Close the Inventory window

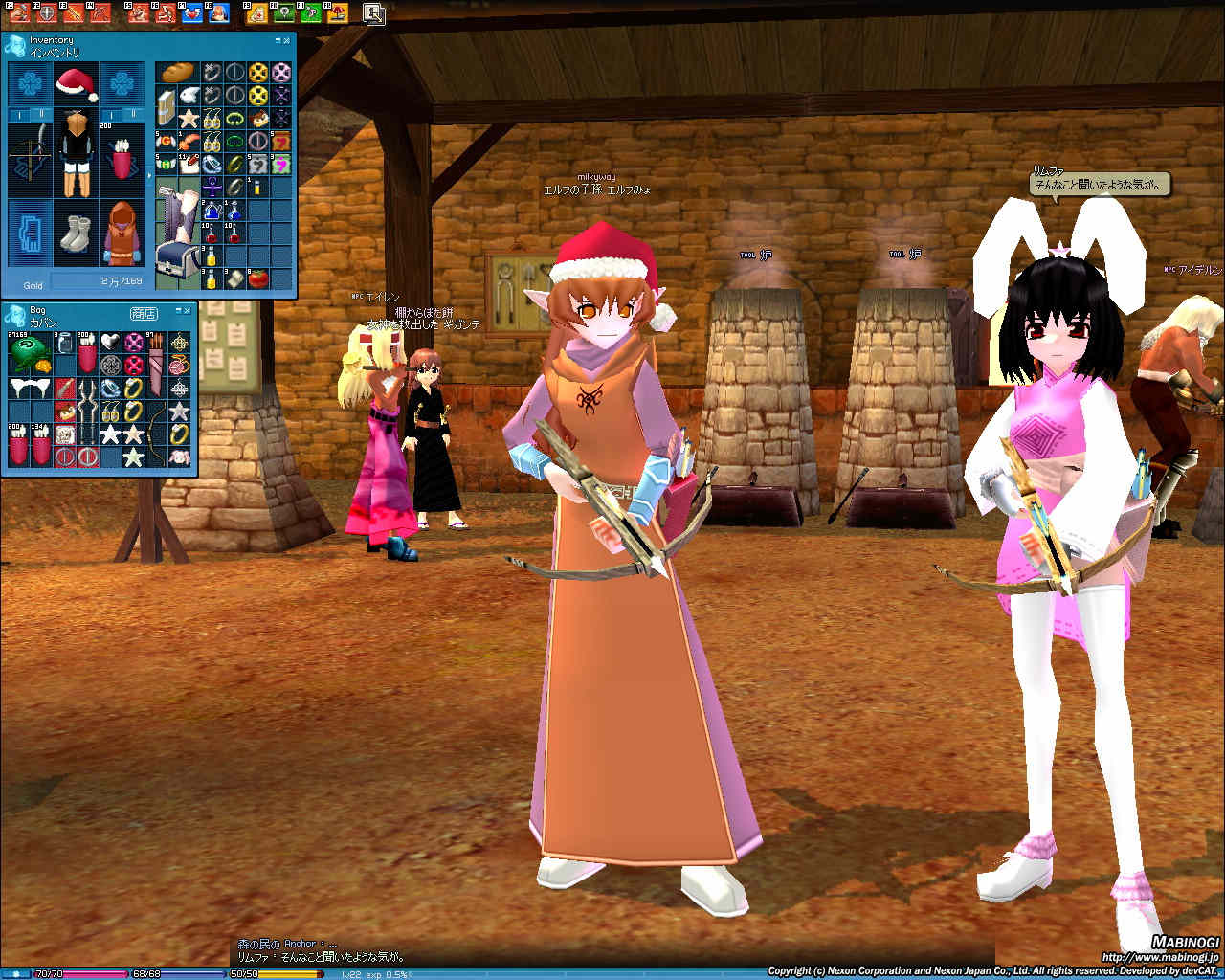[287, 41]
